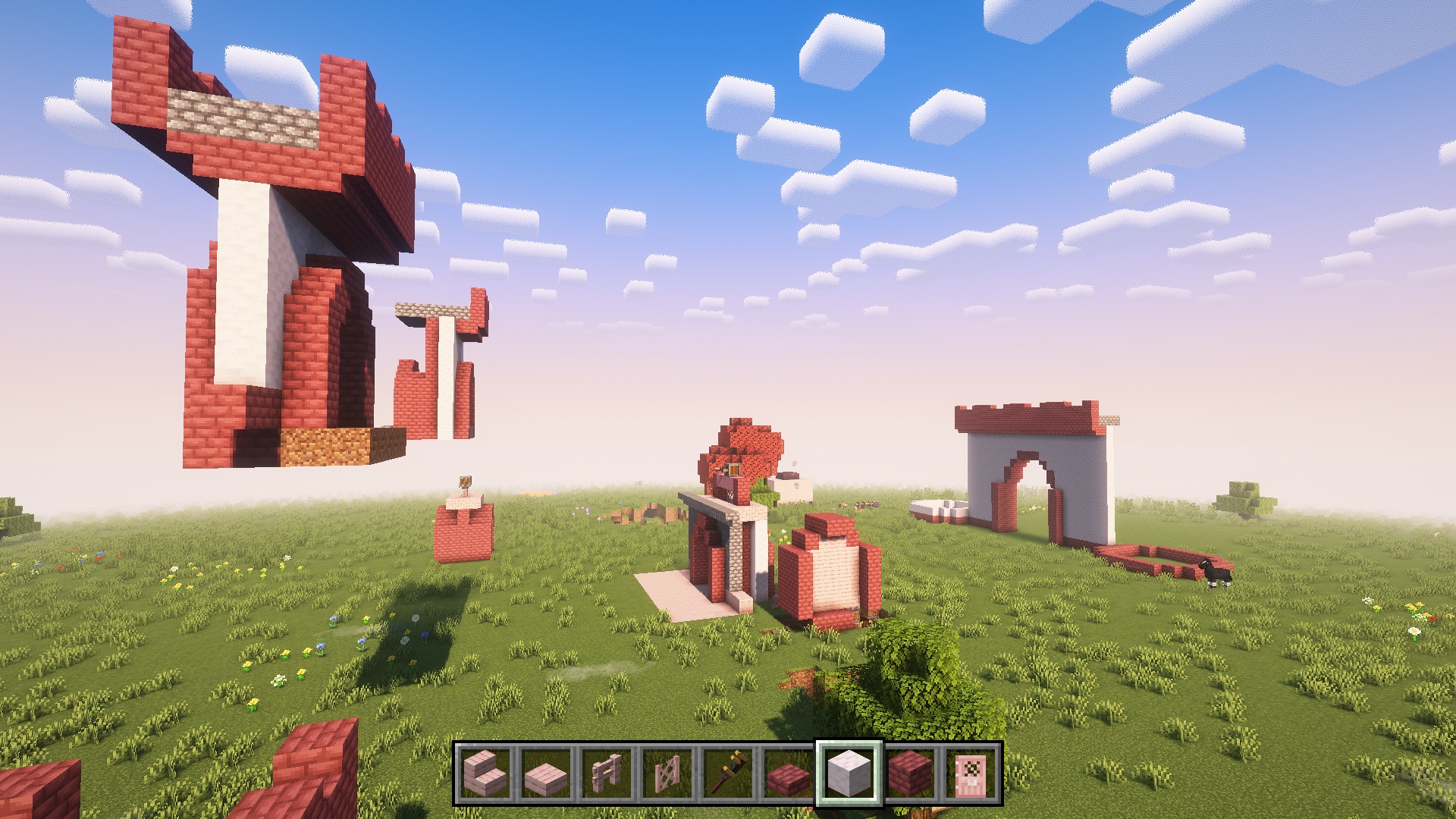This screenshot has height=819, width=1456.
Task: Click the highlighted white block slot
Action: [849, 773]
